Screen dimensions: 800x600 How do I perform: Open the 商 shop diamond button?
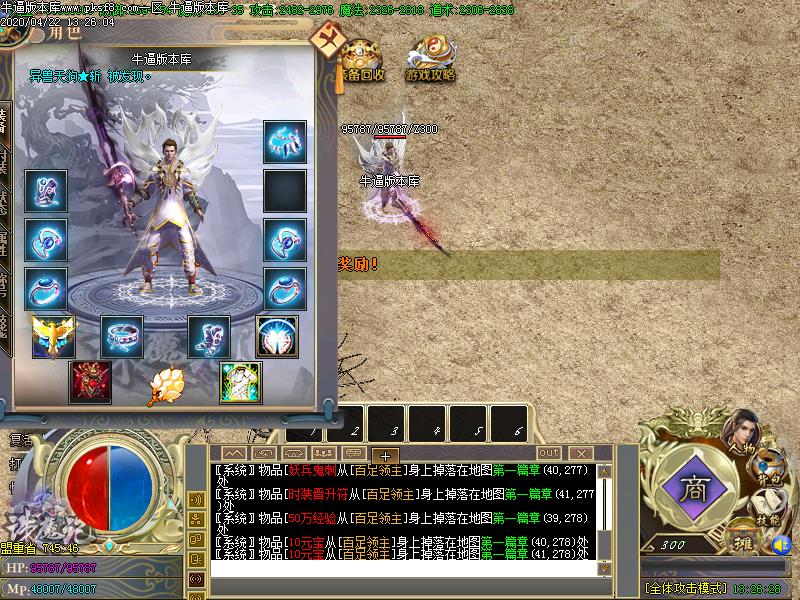coord(692,490)
